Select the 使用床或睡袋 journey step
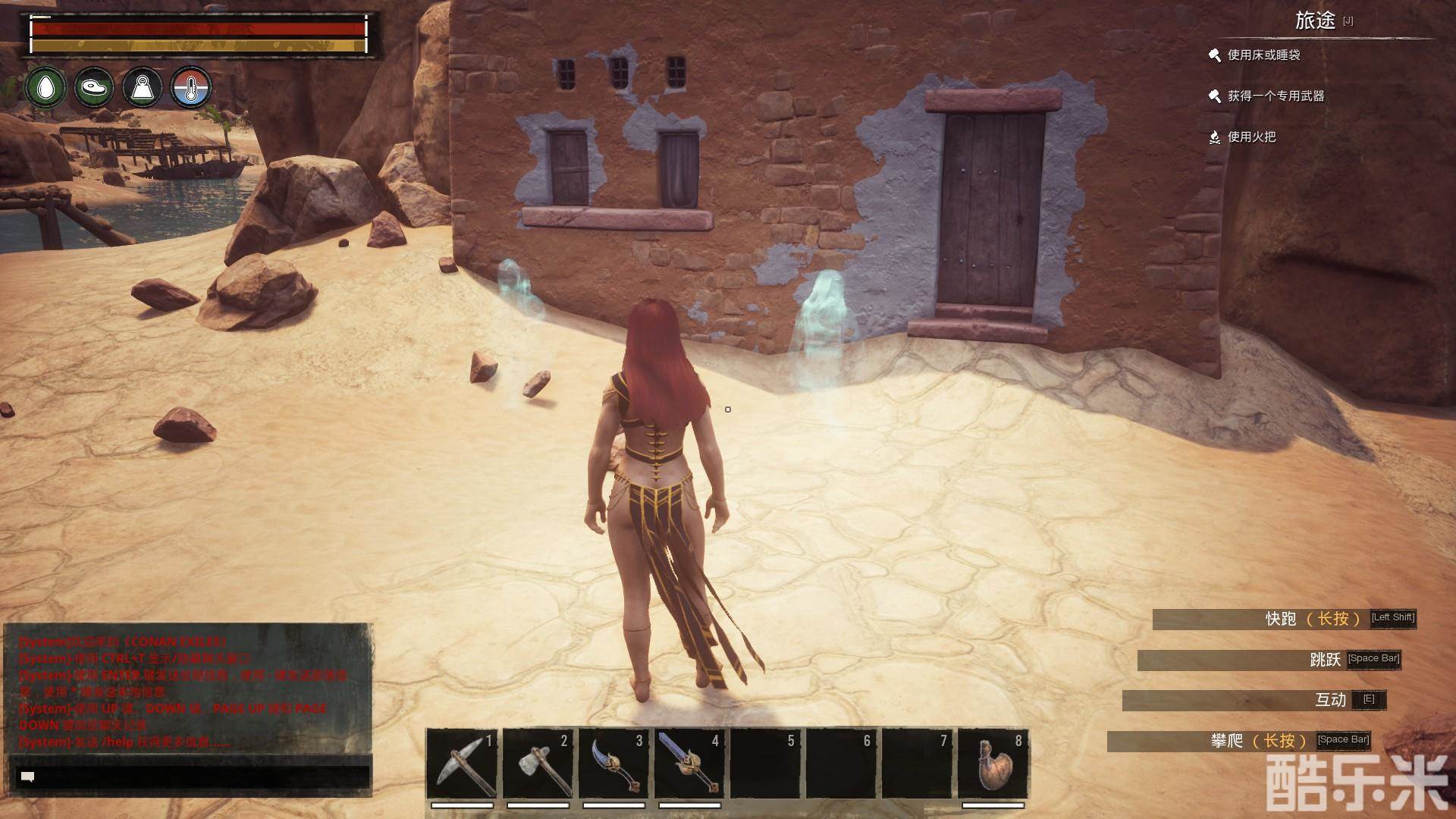This screenshot has width=1456, height=819. point(1263,55)
